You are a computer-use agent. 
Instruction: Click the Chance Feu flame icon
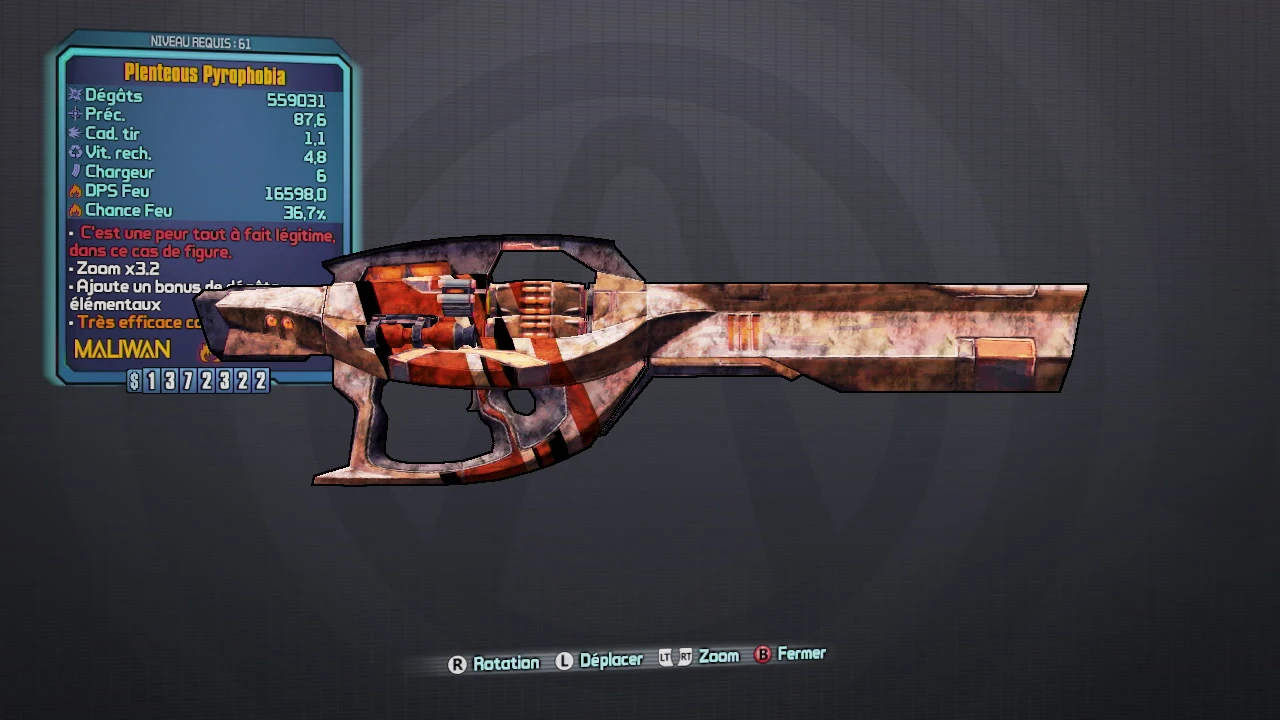[74, 210]
